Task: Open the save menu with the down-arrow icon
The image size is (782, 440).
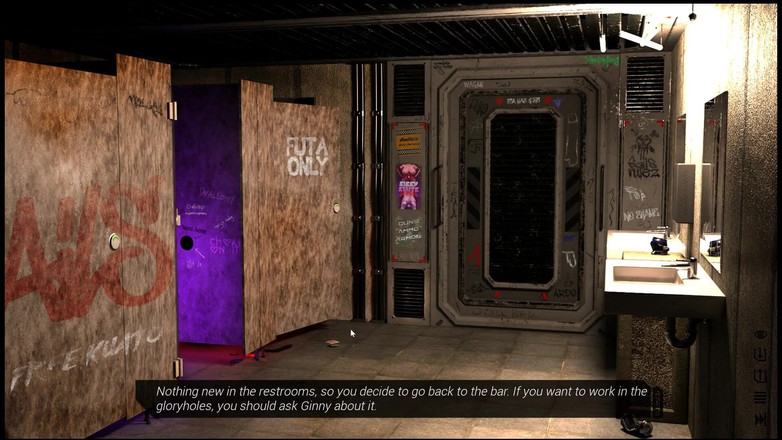Action: 760,354
